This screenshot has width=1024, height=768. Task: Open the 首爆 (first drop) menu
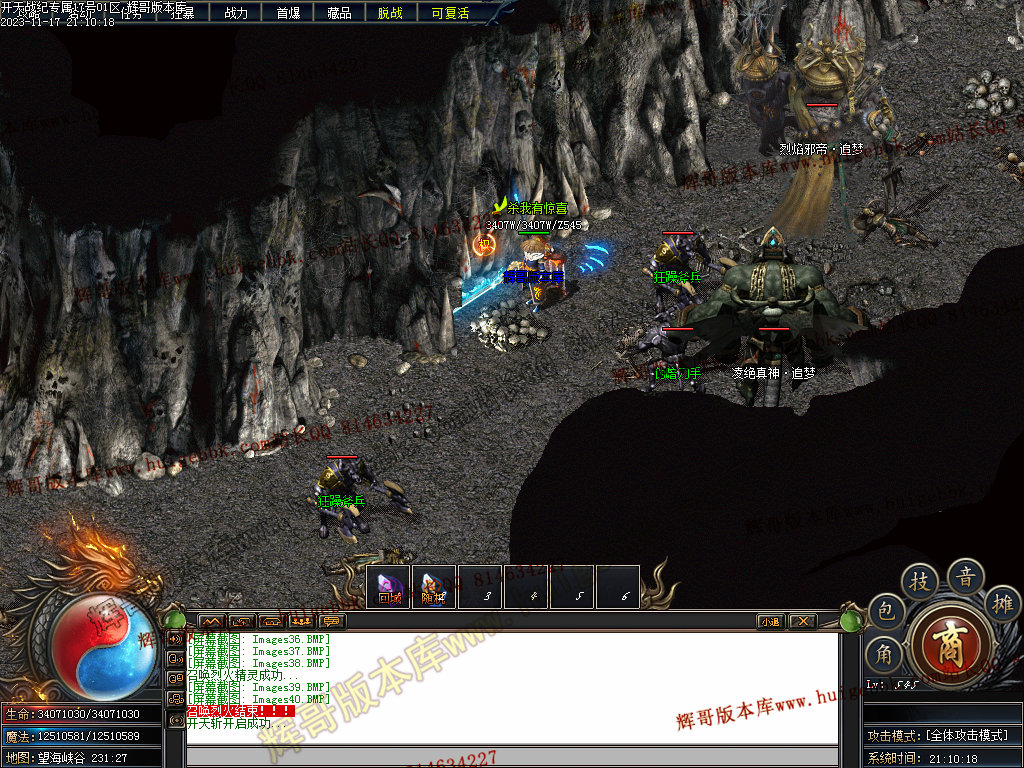pyautogui.click(x=288, y=13)
